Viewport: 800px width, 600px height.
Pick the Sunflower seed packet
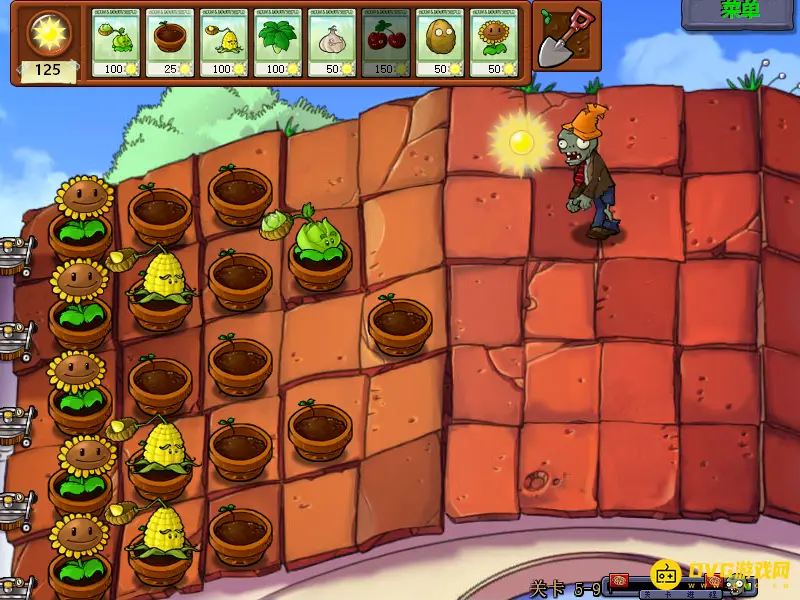(x=494, y=43)
